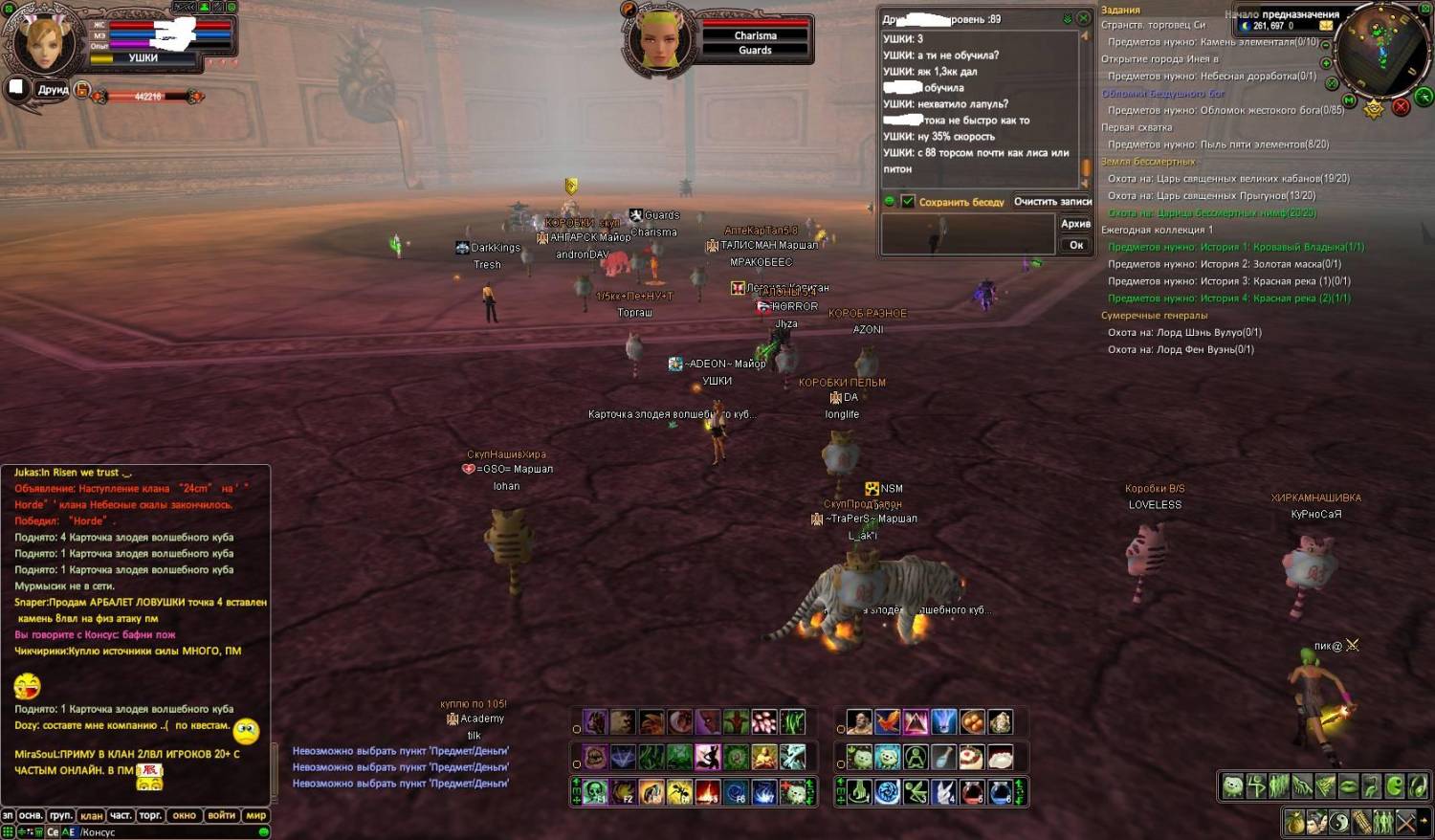Activate the green skull skill on F1
The height and width of the screenshot is (840, 1435).
(595, 792)
